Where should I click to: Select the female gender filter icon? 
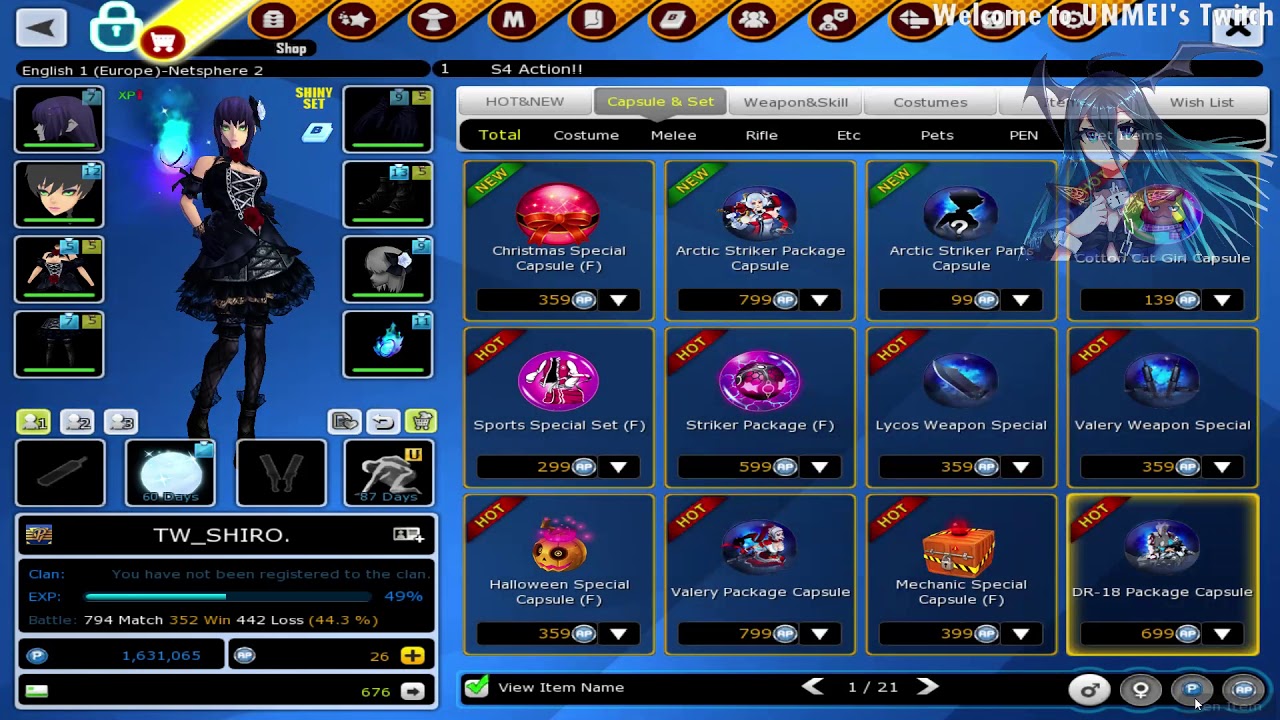point(1139,690)
